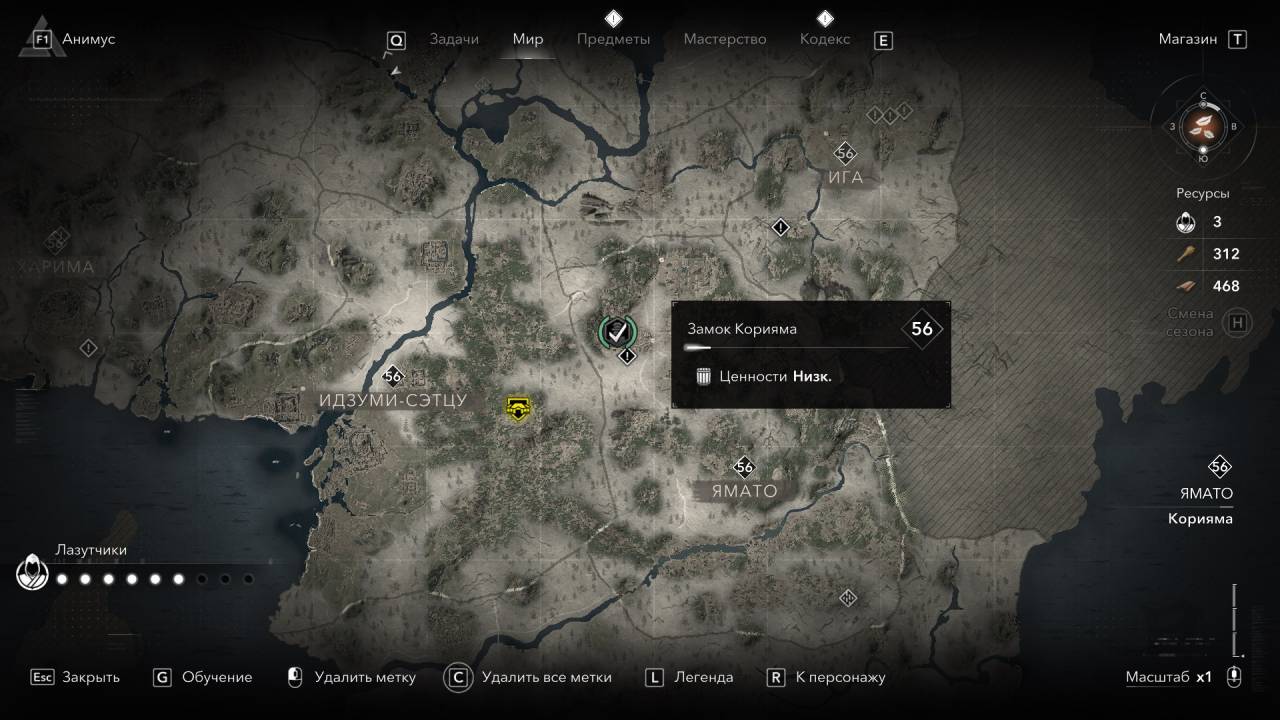
Task: Click the Лазутчики scouts icon
Action: [32, 573]
